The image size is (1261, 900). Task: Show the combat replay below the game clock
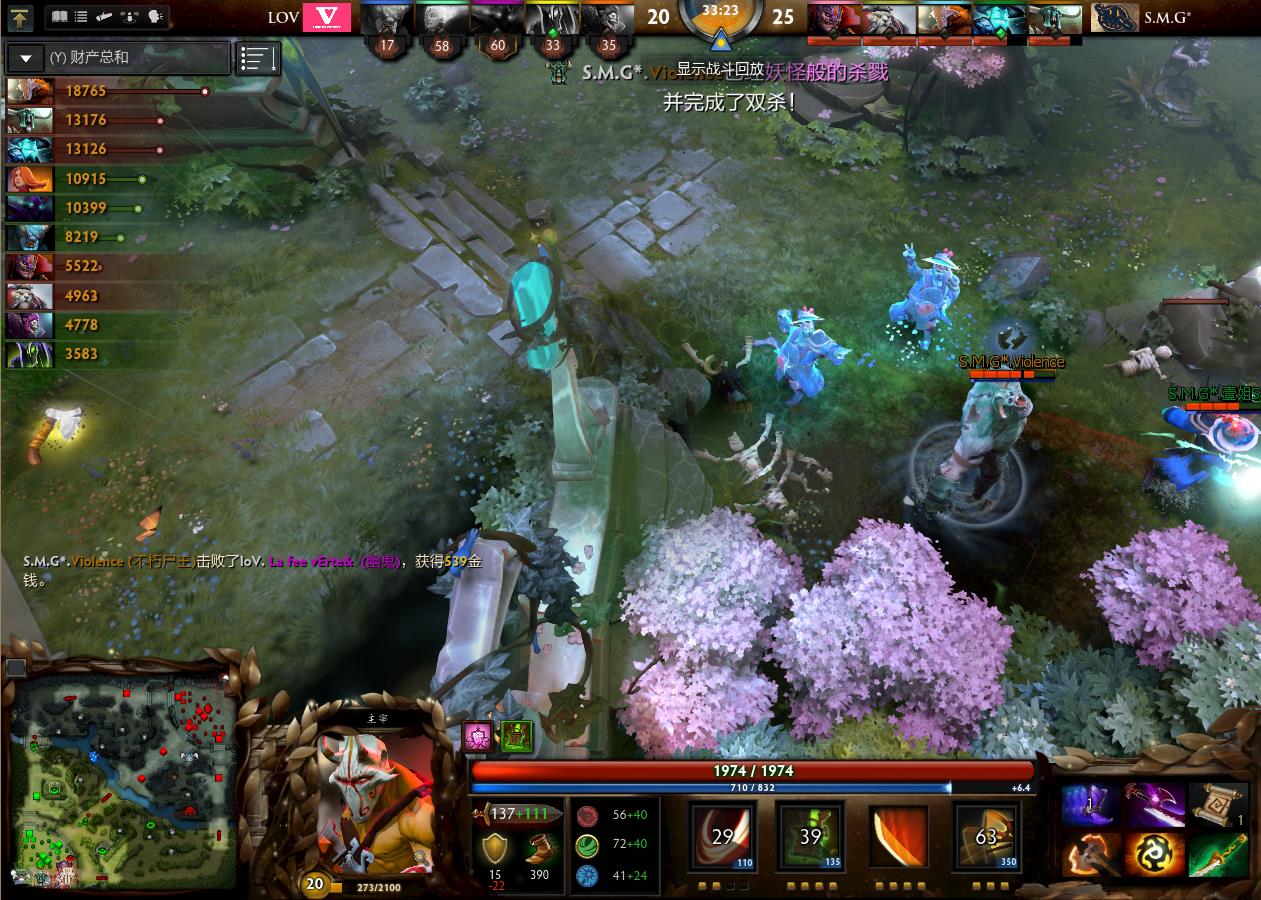point(720,69)
